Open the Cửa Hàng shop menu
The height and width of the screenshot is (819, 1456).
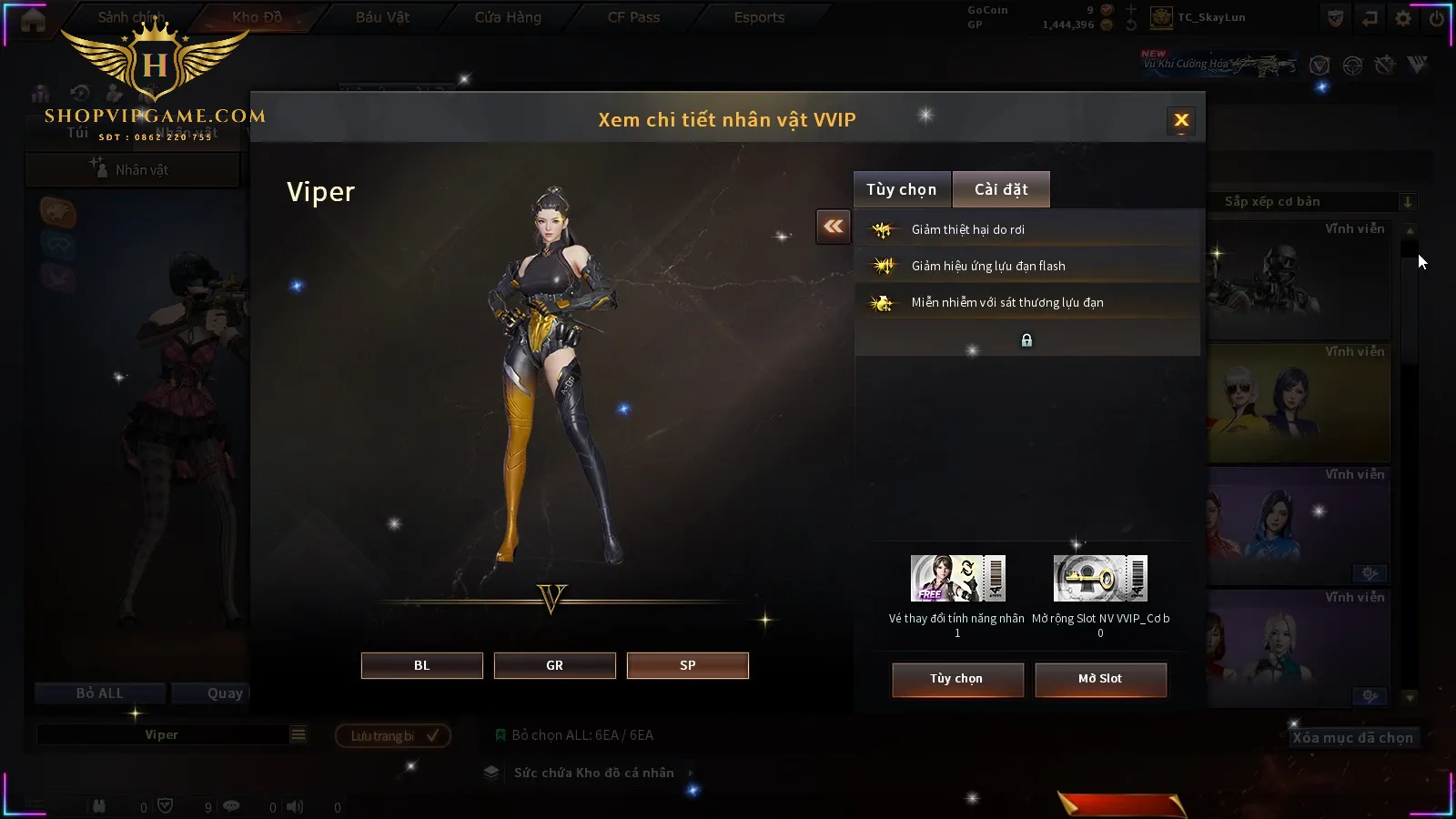[x=508, y=17]
